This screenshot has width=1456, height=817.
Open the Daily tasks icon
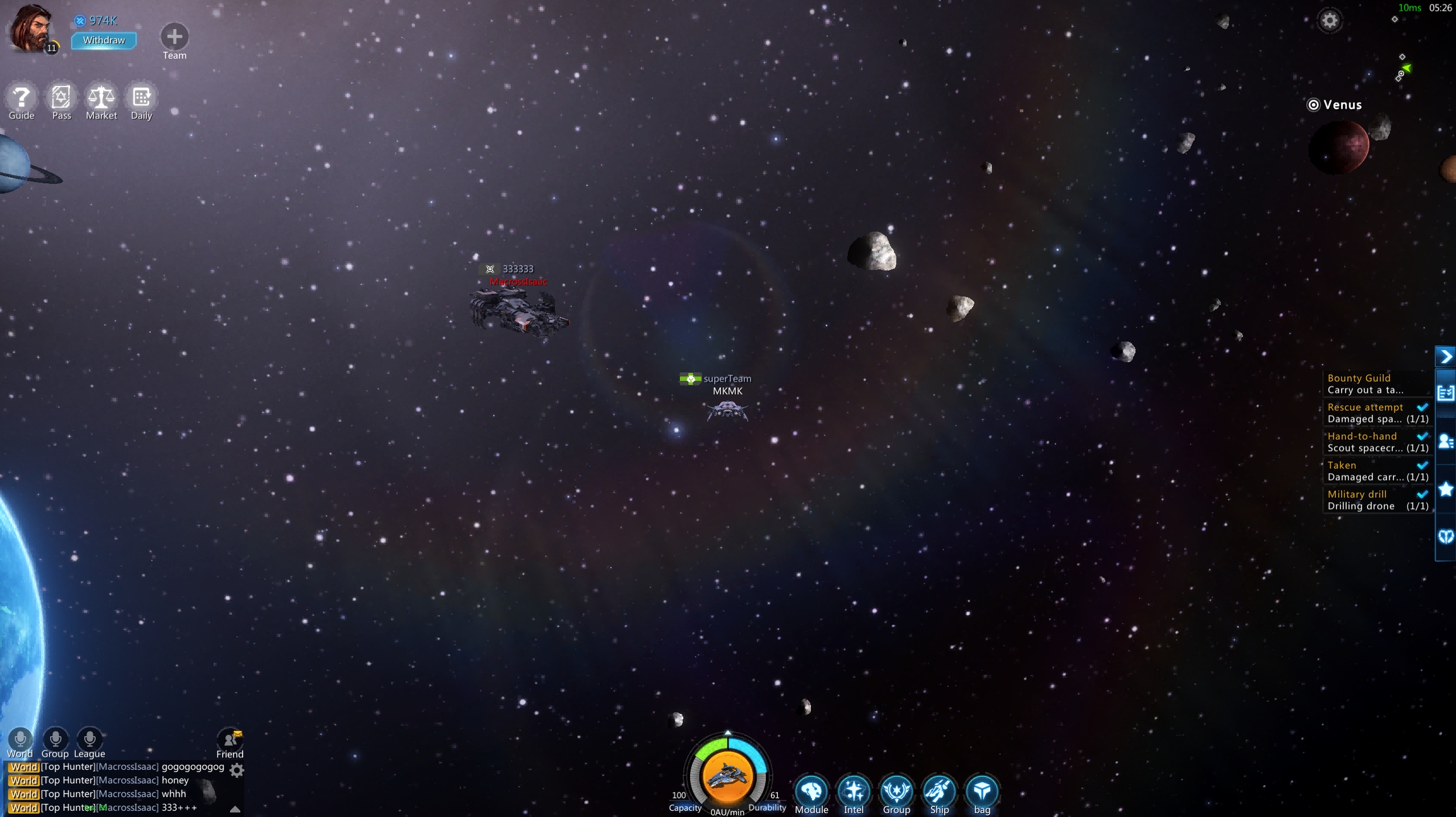[x=142, y=98]
